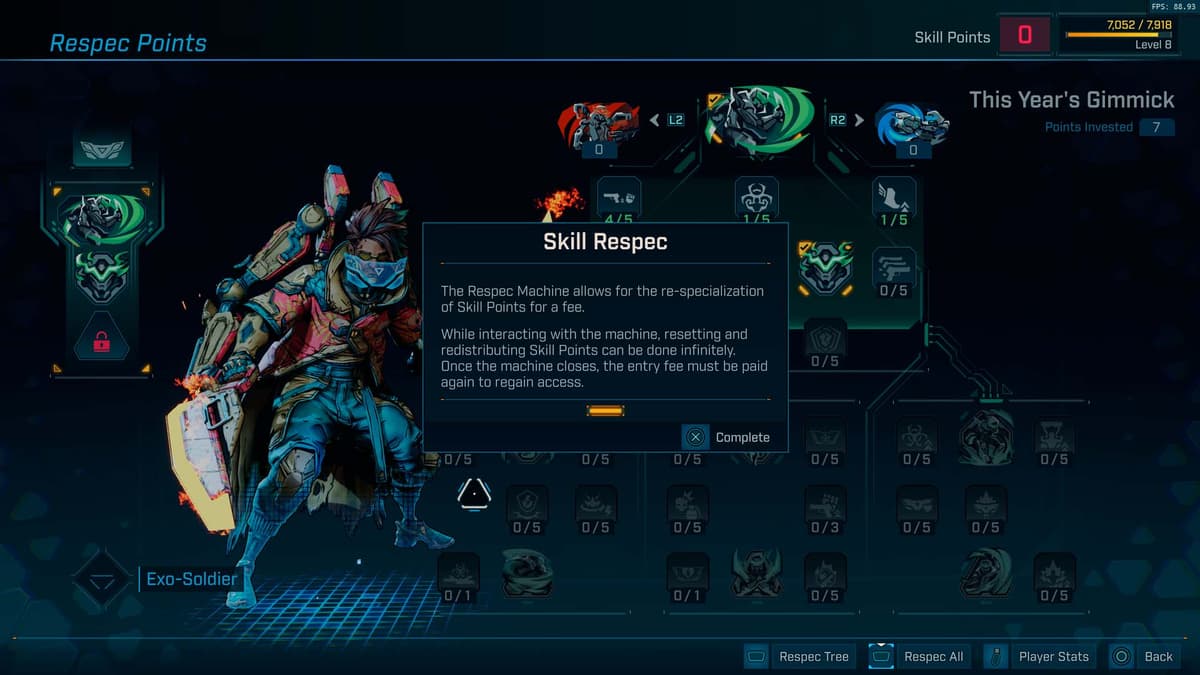Select the stacked guns skill with 0/5 points
1200x675 pixels.
tap(894, 268)
